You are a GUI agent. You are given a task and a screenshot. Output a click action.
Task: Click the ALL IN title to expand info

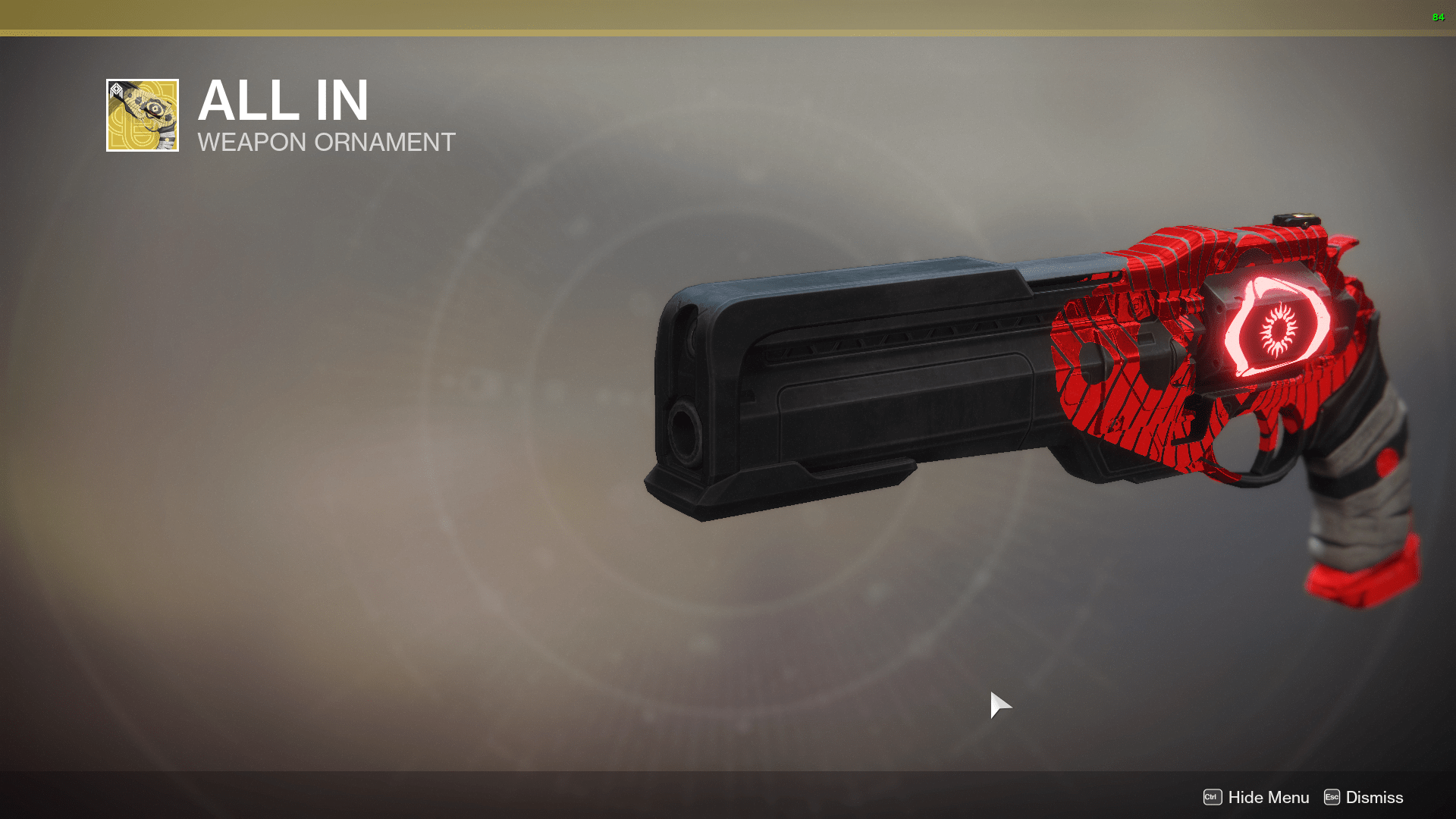pyautogui.click(x=284, y=101)
